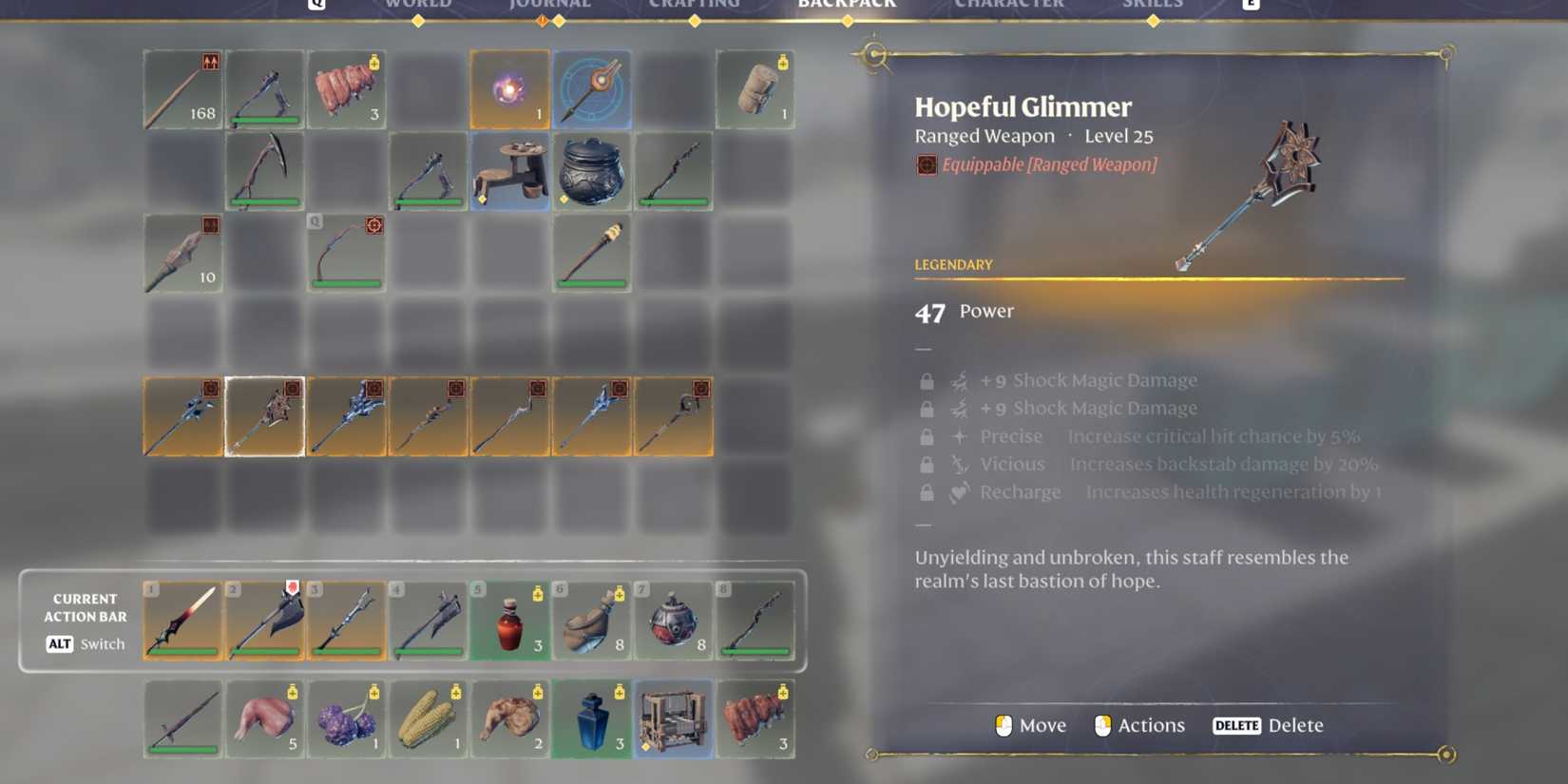Open the Skills tab

coord(1153,6)
